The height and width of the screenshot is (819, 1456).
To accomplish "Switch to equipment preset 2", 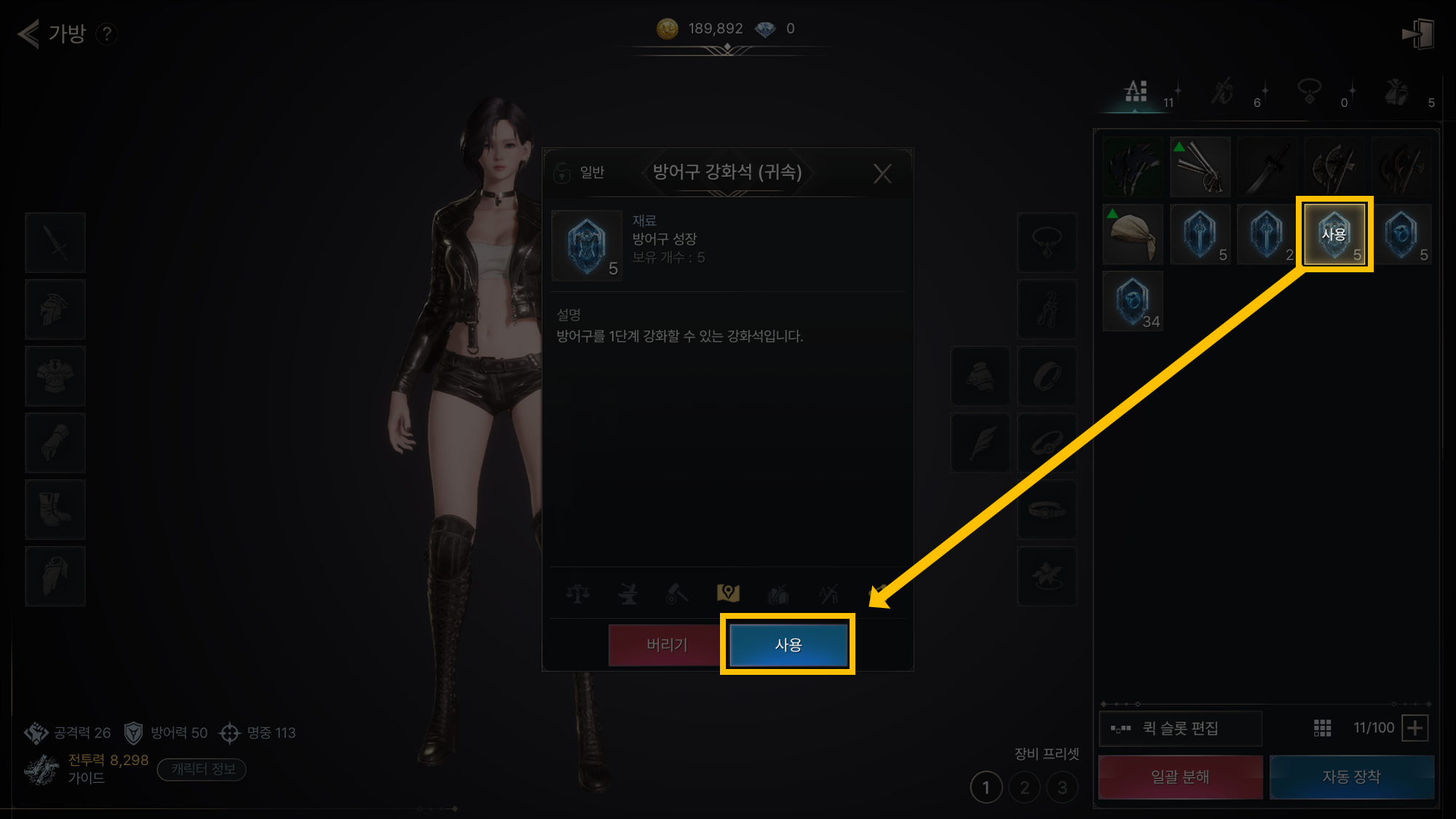I will coord(1024,788).
